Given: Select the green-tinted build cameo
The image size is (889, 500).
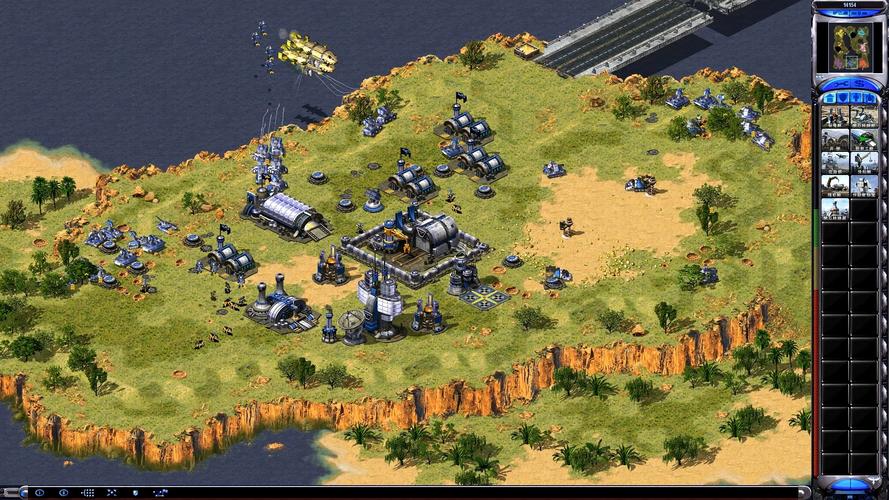Looking at the screenshot, I should [x=863, y=140].
